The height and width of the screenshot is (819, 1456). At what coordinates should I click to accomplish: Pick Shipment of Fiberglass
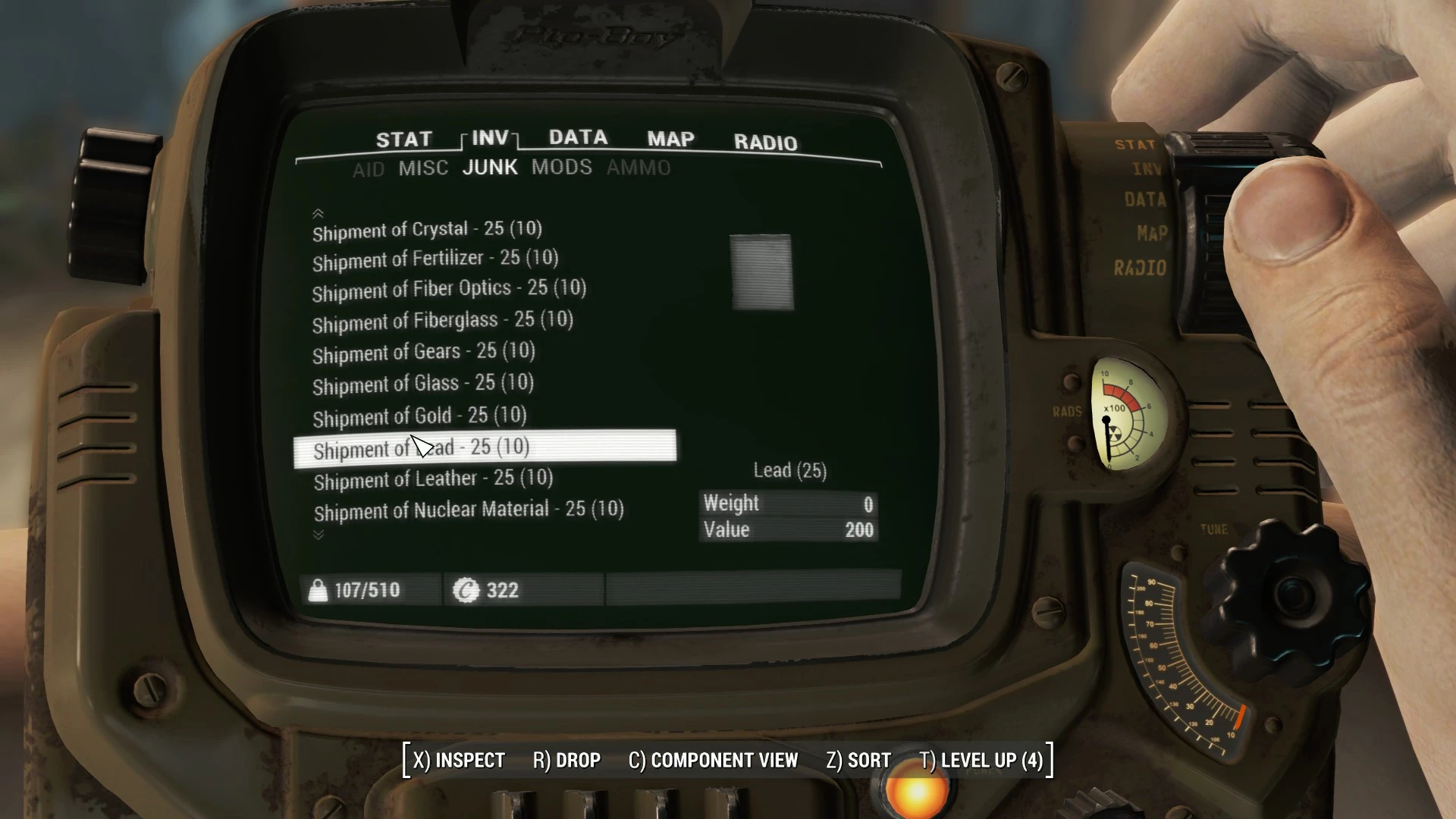(x=442, y=322)
